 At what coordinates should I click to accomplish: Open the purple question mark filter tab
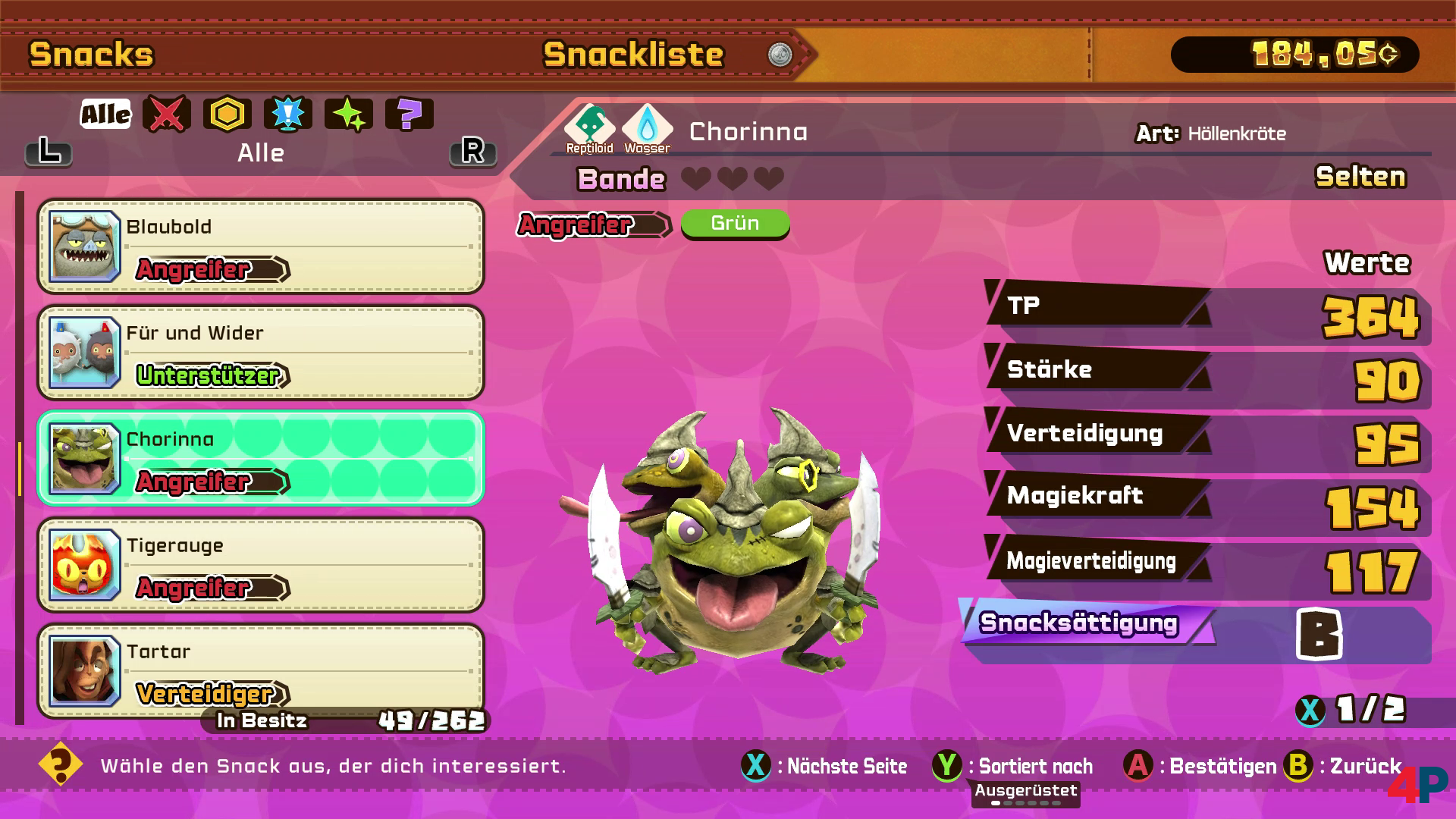[x=409, y=115]
